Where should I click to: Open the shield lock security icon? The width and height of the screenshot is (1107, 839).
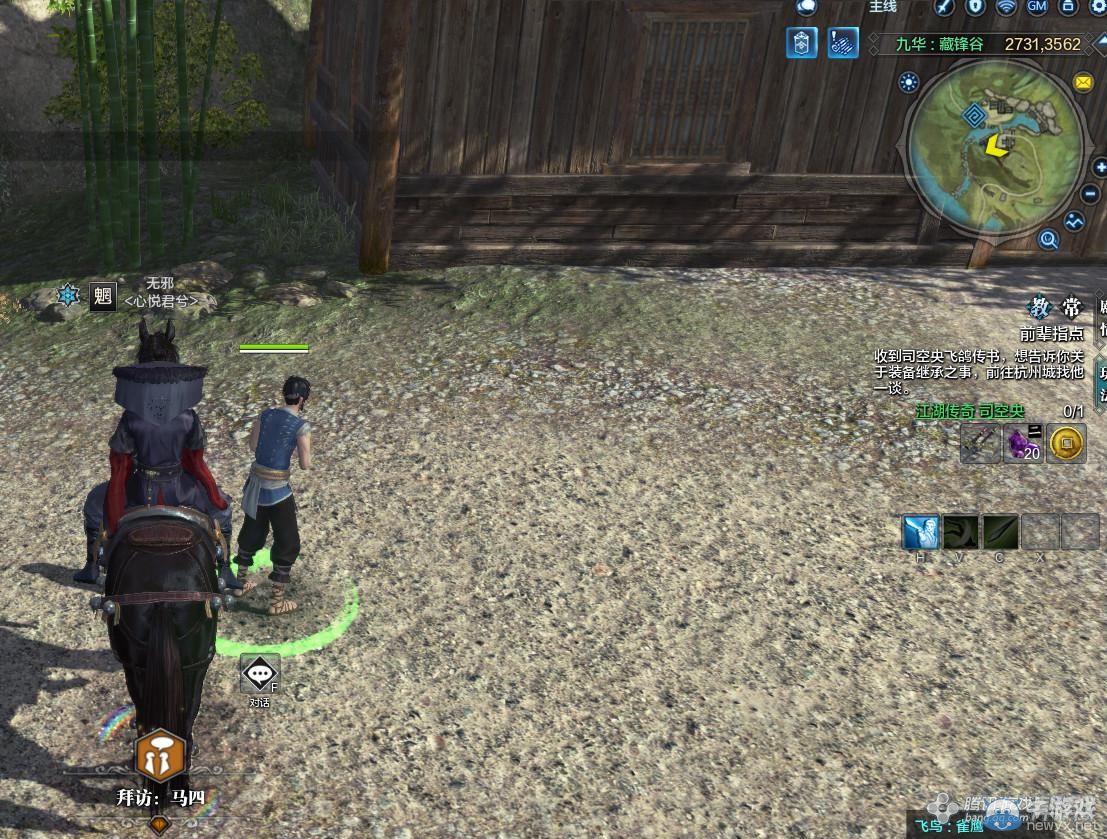click(x=975, y=7)
